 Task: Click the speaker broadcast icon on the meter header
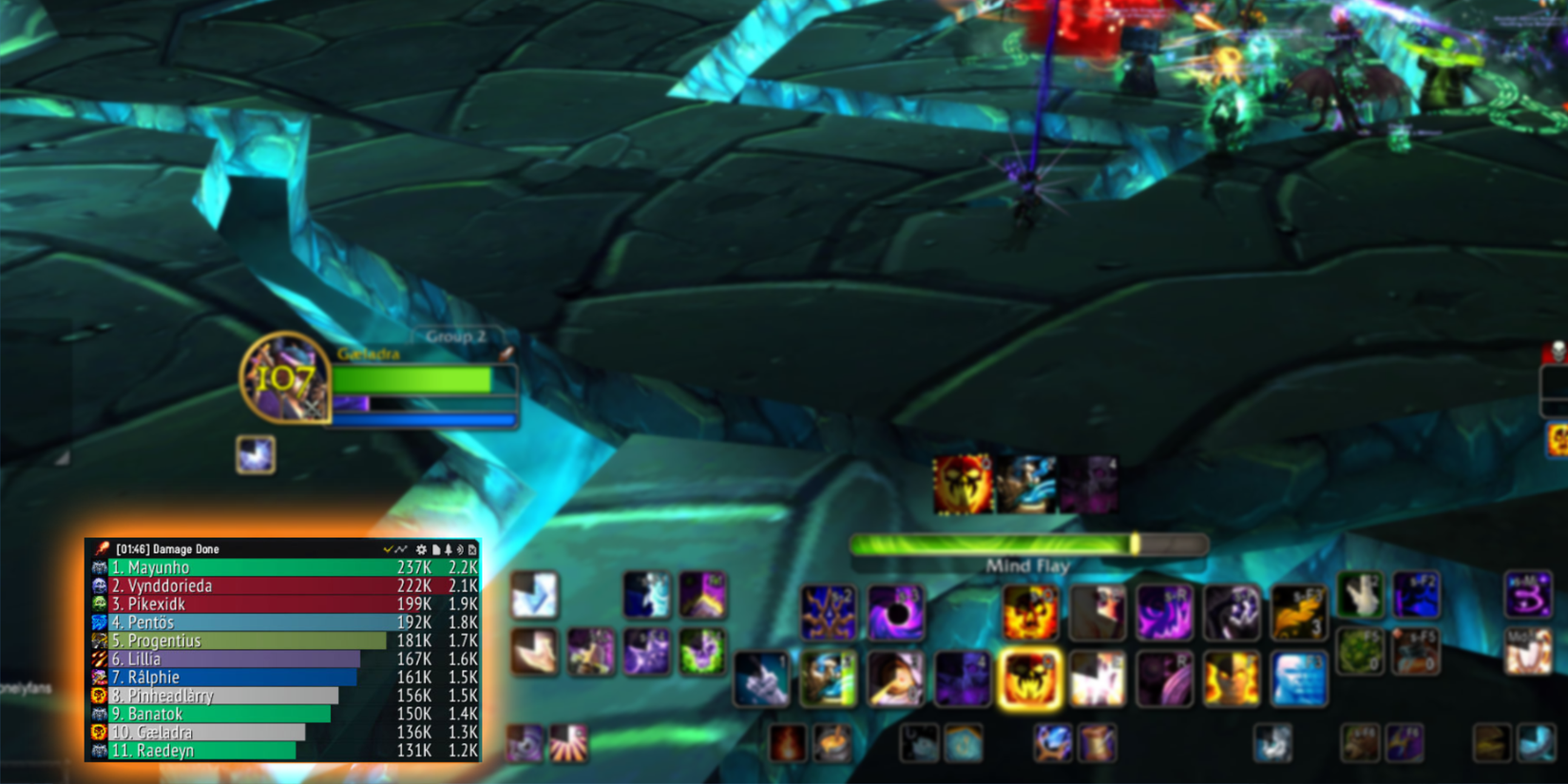click(x=460, y=549)
